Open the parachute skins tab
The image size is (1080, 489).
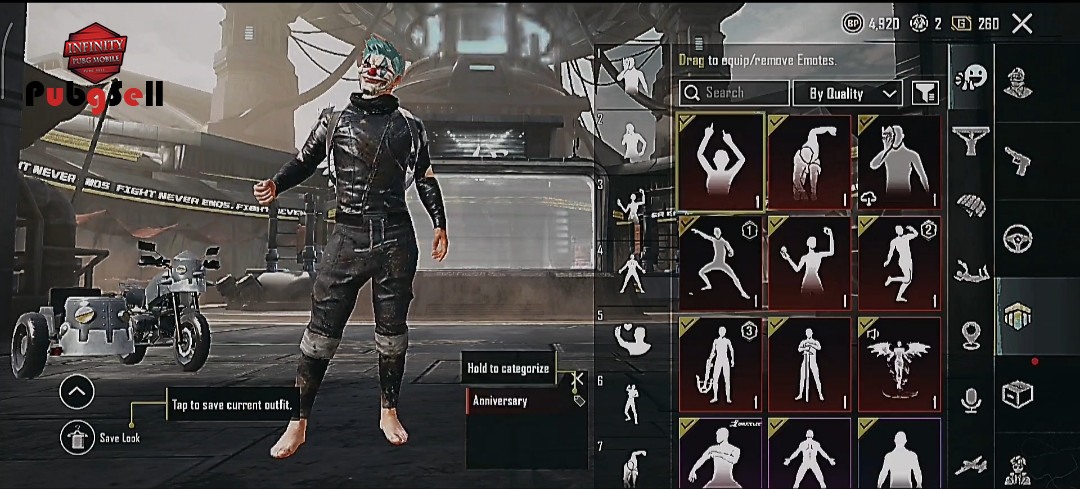[x=970, y=205]
